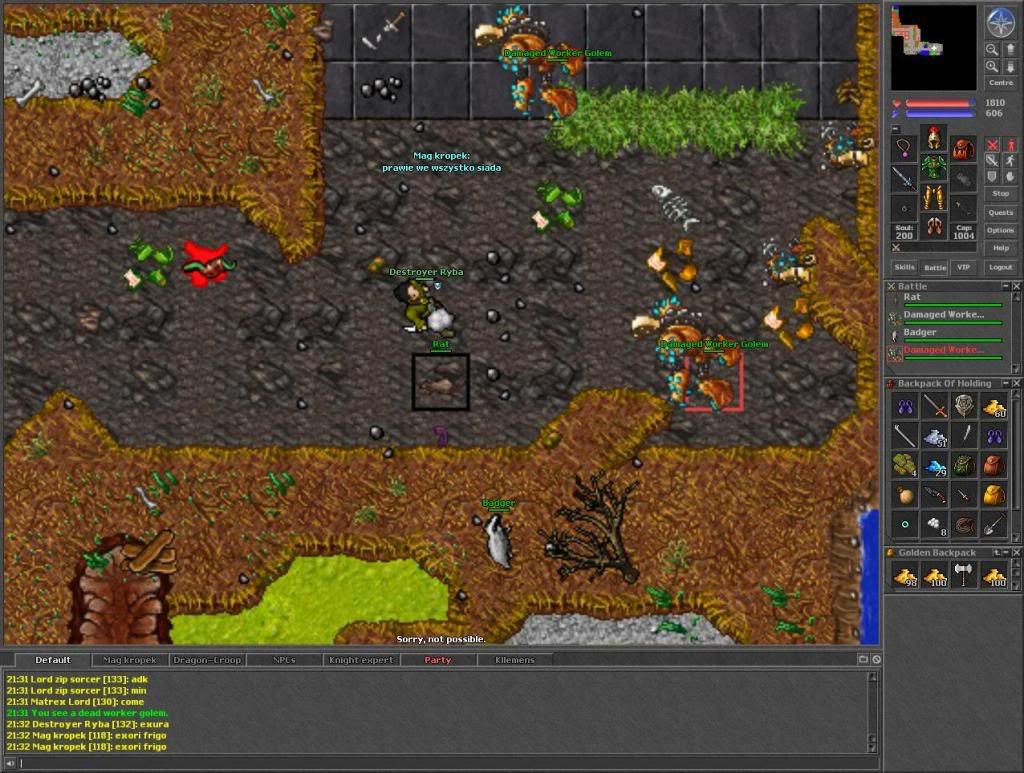This screenshot has height=773, width=1024.
Task: Open the NPCs chat tab
Action: 284,660
